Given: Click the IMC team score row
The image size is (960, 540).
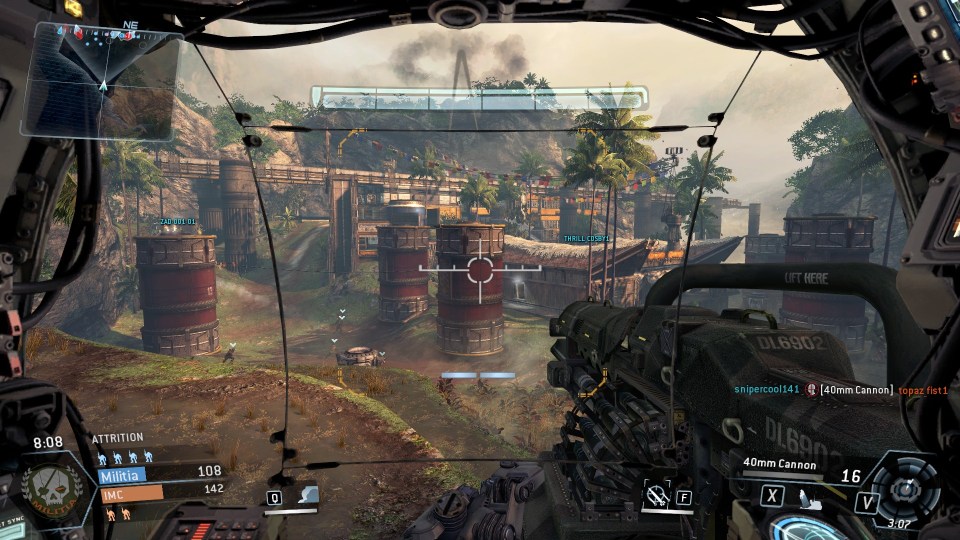Looking at the screenshot, I should [160, 491].
